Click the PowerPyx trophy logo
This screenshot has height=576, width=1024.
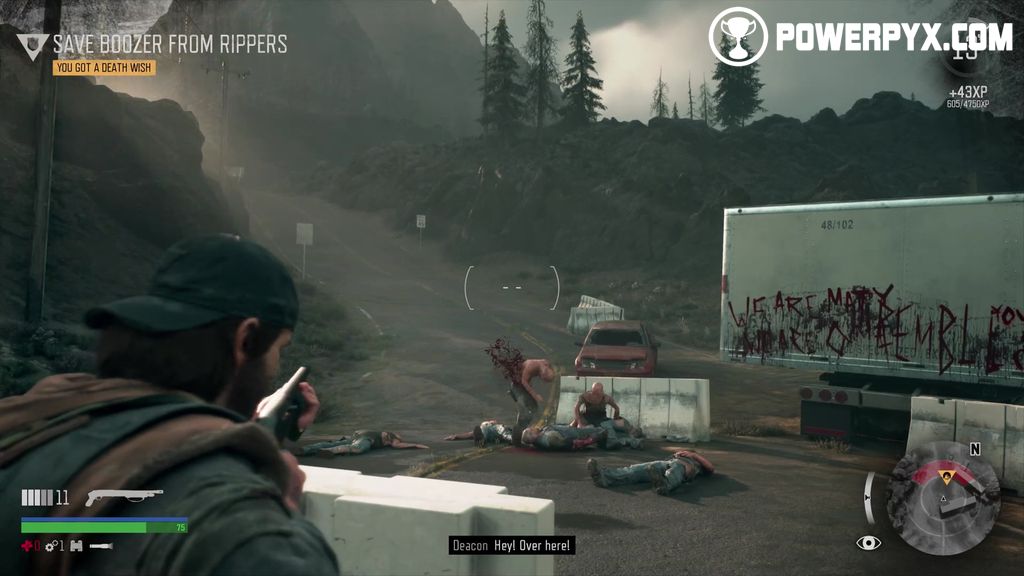click(x=737, y=36)
